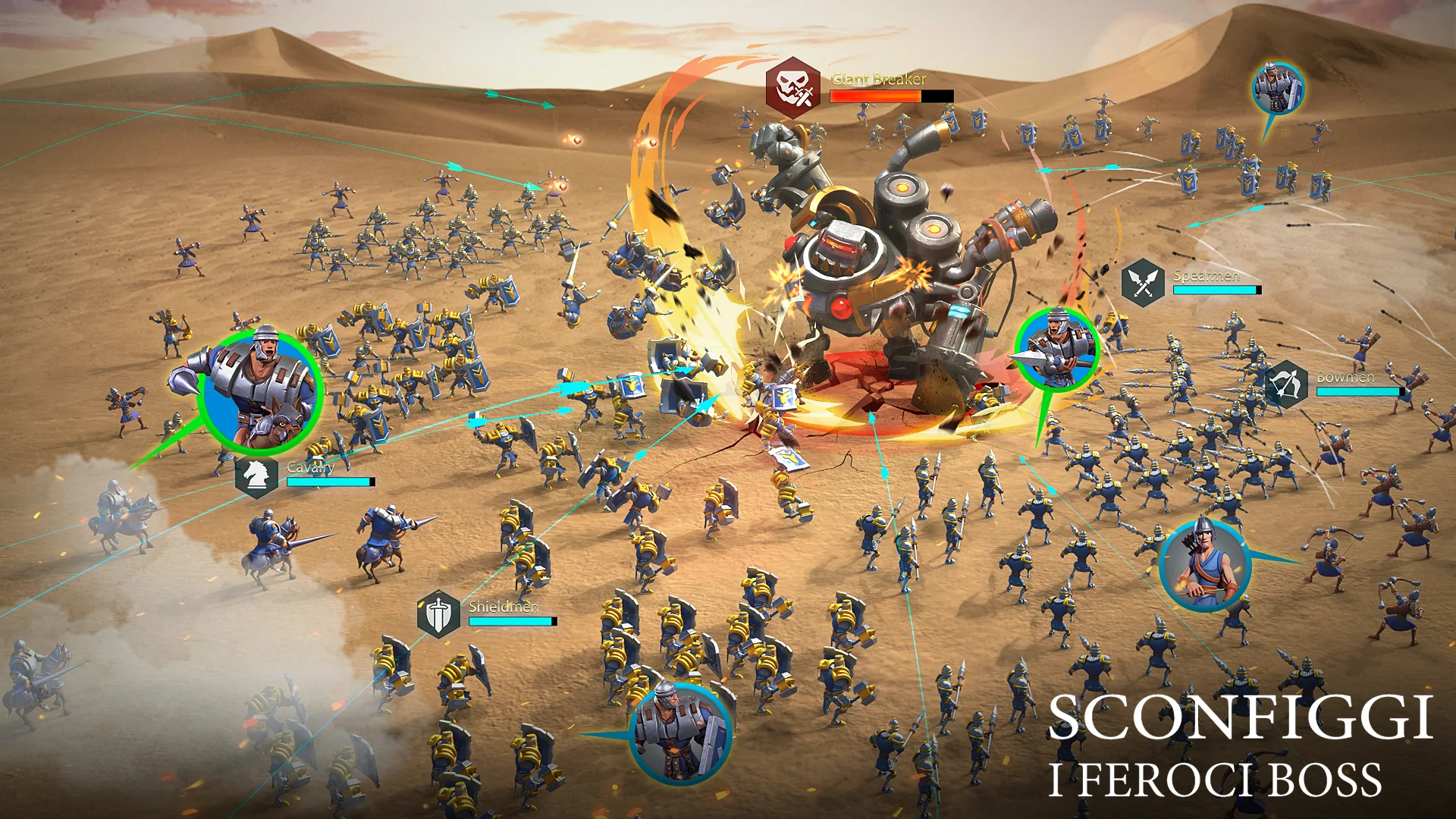The height and width of the screenshot is (819, 1456).
Task: Click the Cavalry name text
Action: (310, 468)
